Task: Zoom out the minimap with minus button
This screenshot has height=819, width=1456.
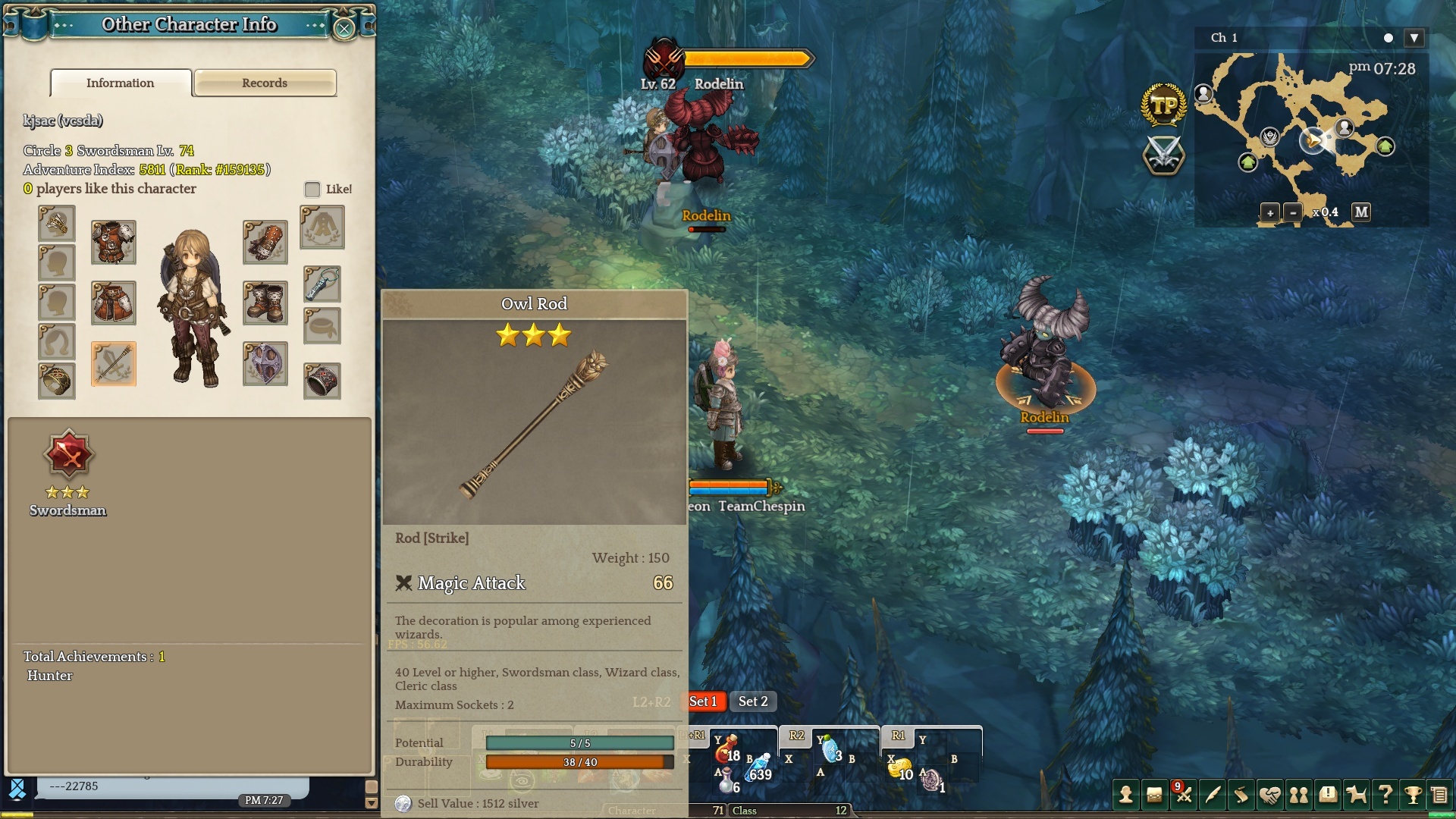Action: pos(1293,212)
